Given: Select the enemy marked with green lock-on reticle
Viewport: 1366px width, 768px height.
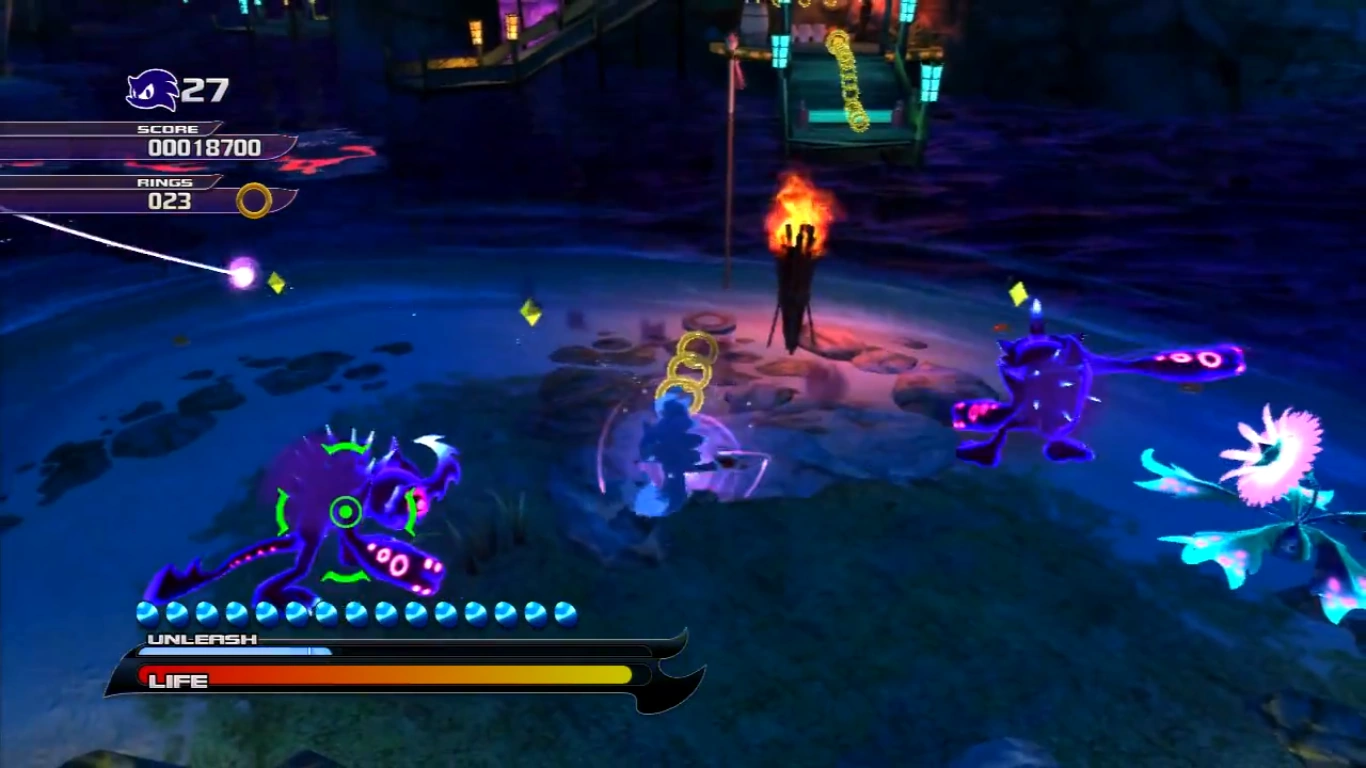Looking at the screenshot, I should tap(346, 514).
